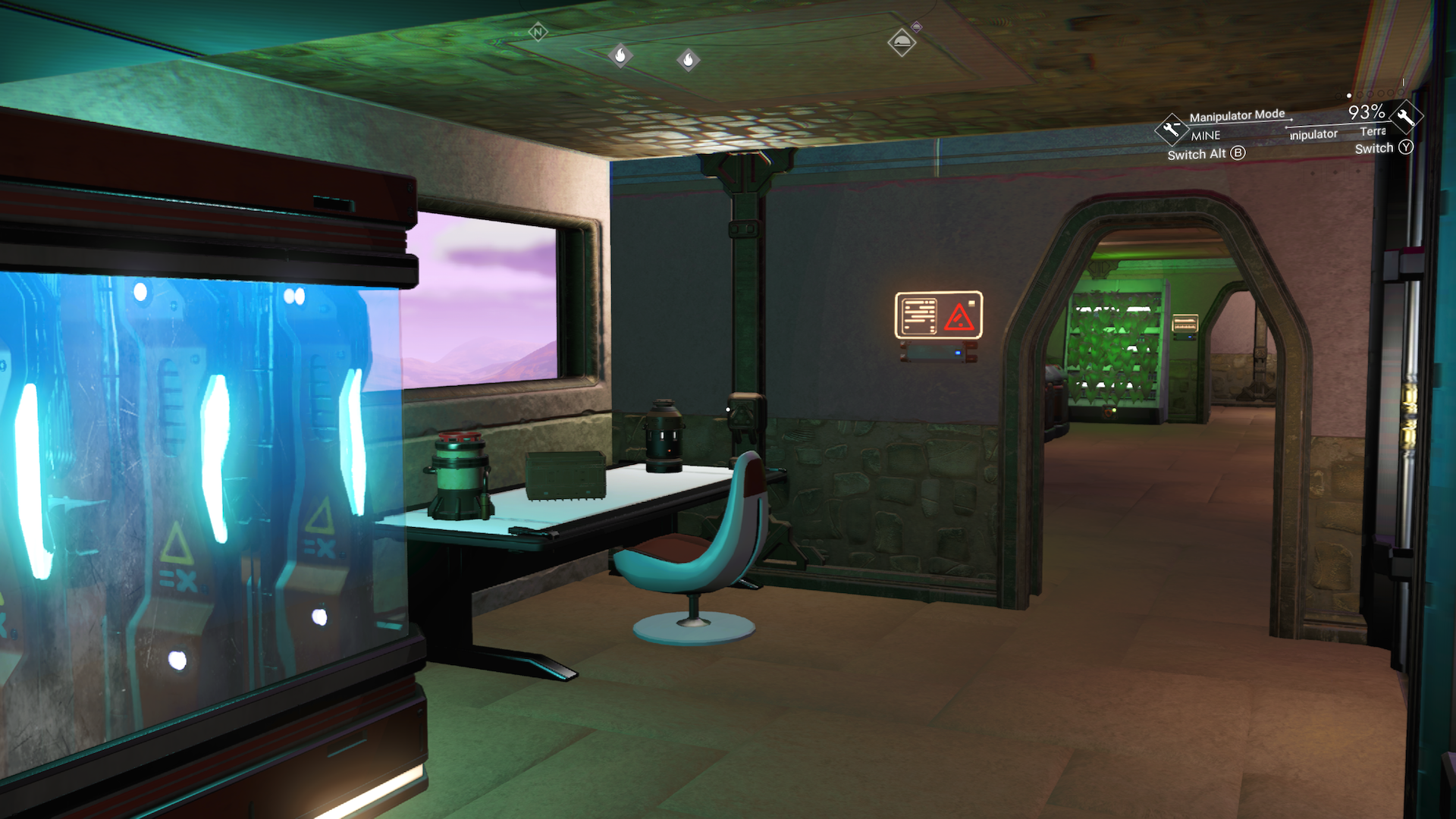Switch the Manipulator Mode away from MINE
The height and width of the screenshot is (819, 1456).
tap(1204, 153)
